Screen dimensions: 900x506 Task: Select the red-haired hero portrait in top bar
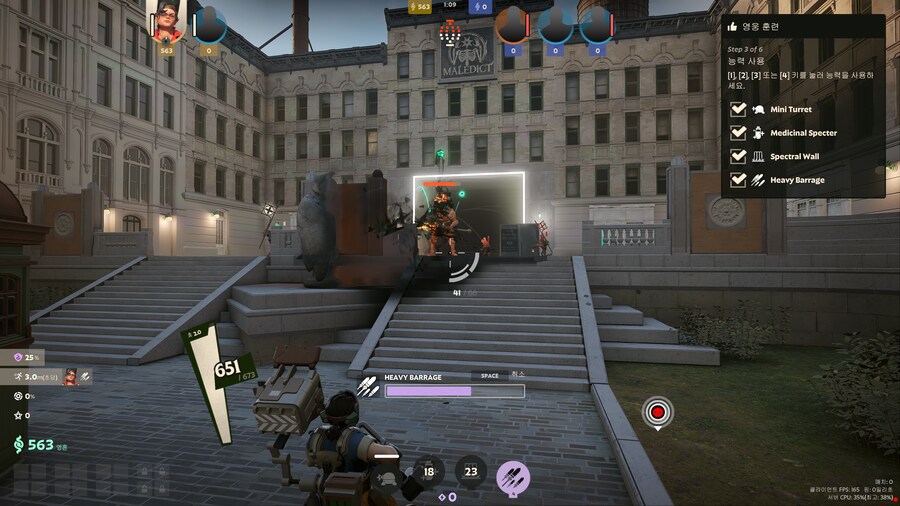point(166,23)
